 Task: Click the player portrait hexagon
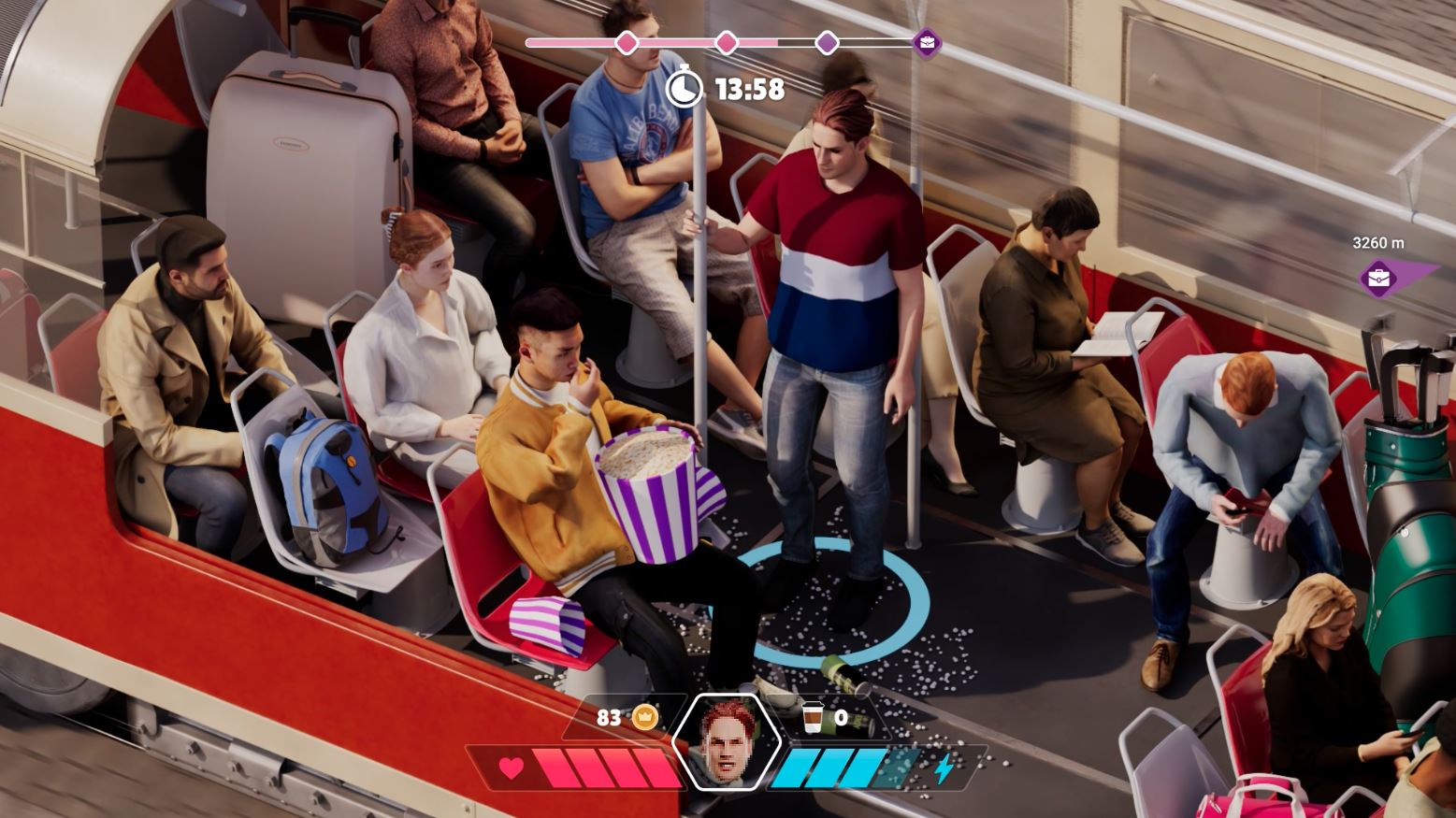point(727,740)
